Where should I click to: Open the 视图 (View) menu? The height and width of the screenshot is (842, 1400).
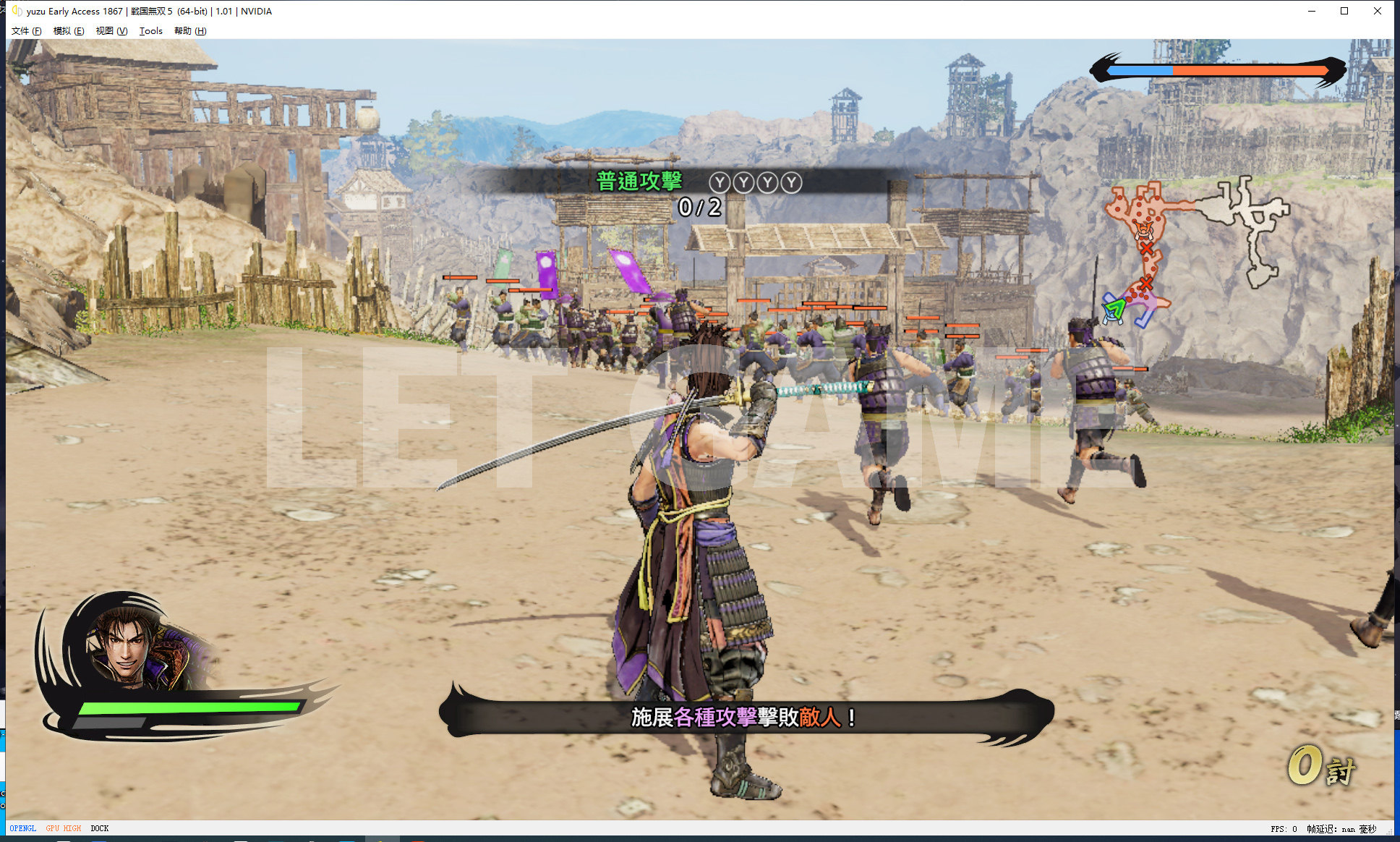(111, 31)
